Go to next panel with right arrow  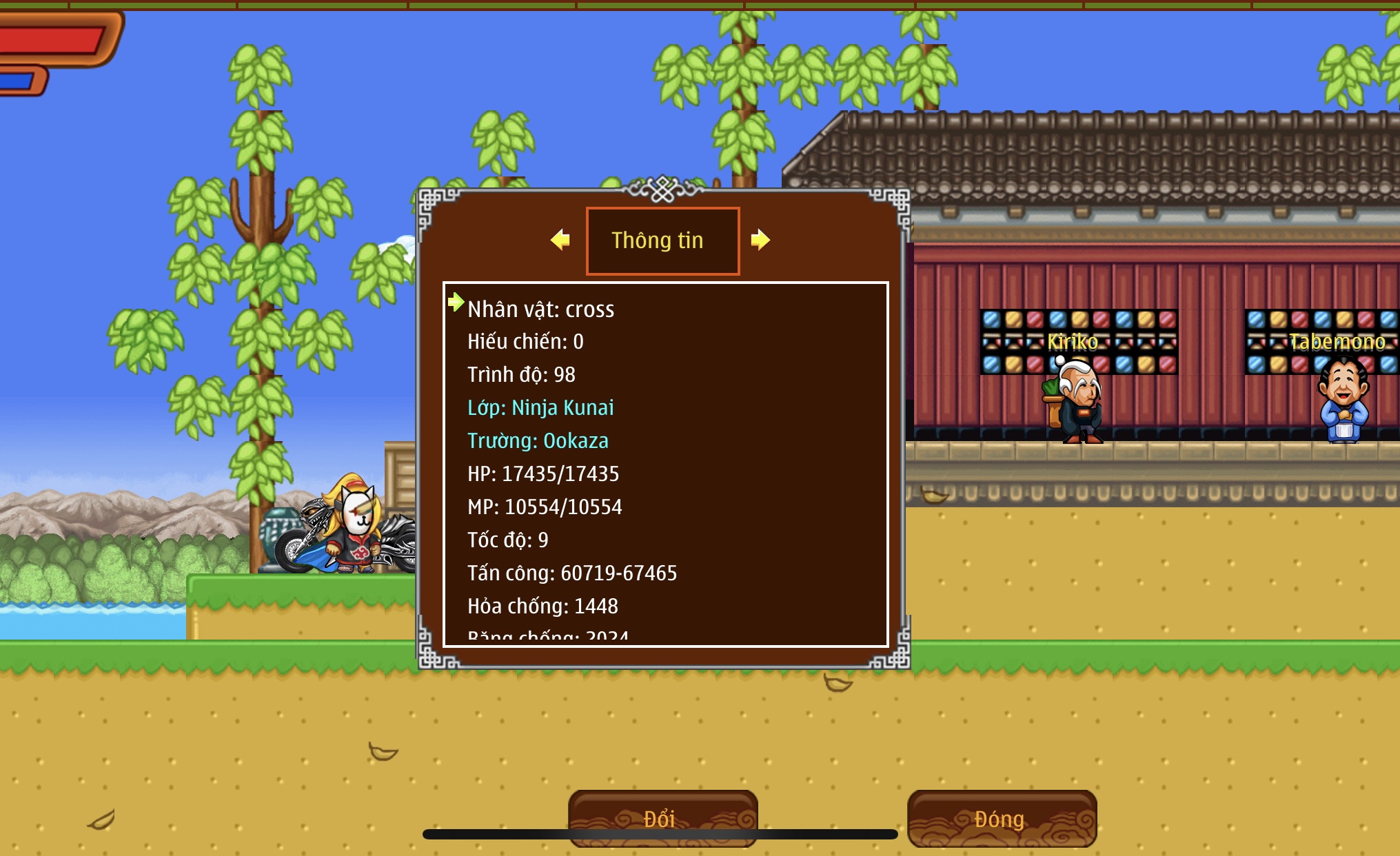pyautogui.click(x=760, y=240)
